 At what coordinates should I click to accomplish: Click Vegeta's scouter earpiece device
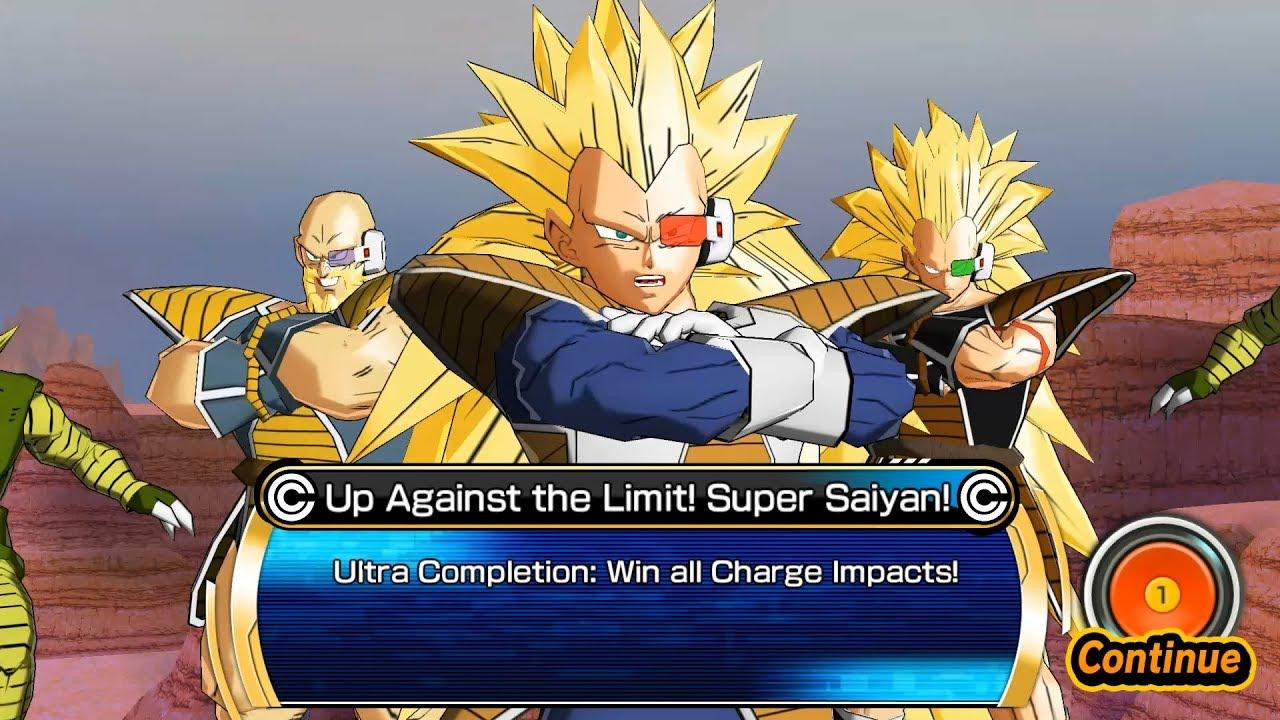(716, 228)
